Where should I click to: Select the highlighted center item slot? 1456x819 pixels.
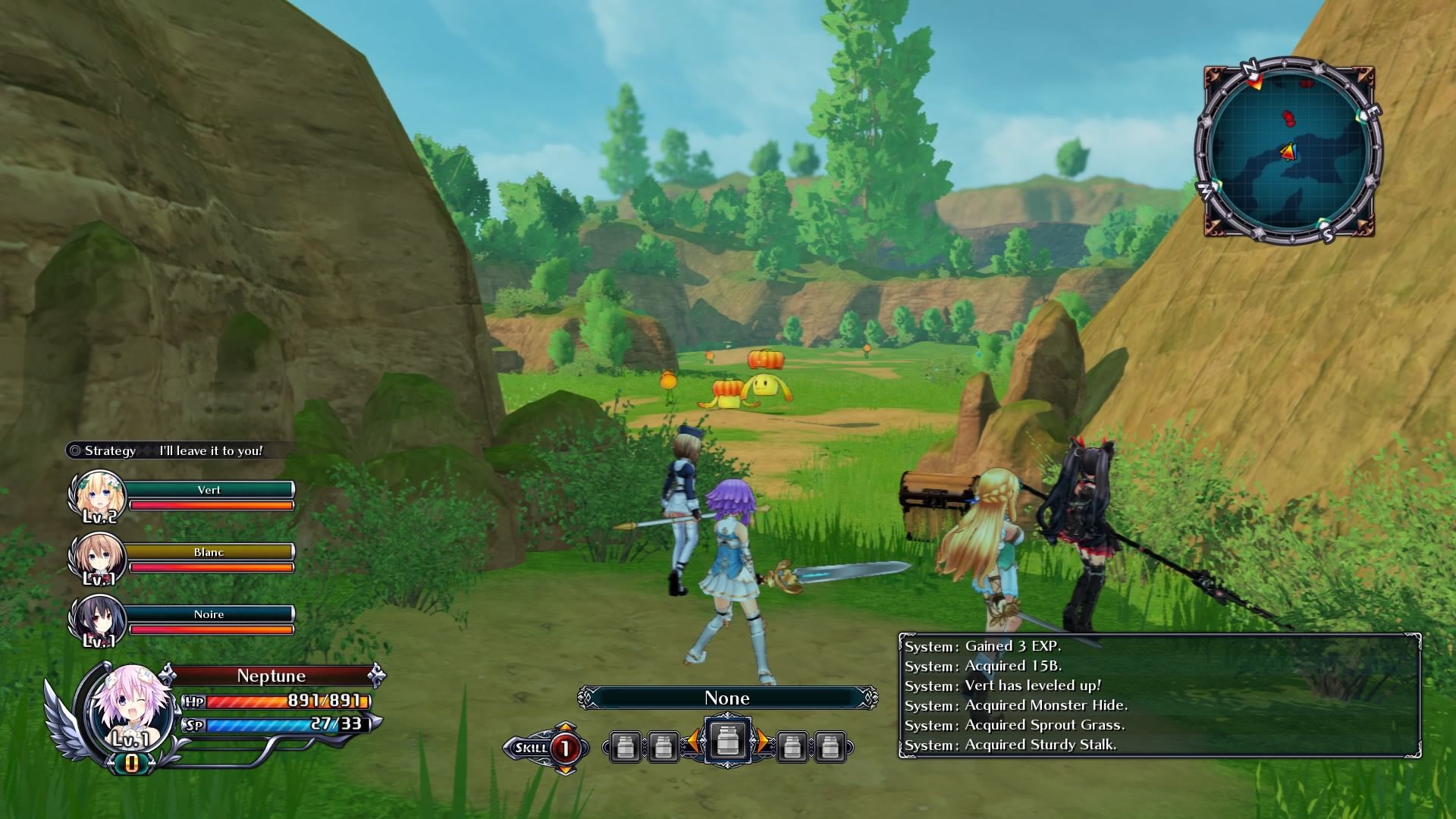(x=727, y=740)
